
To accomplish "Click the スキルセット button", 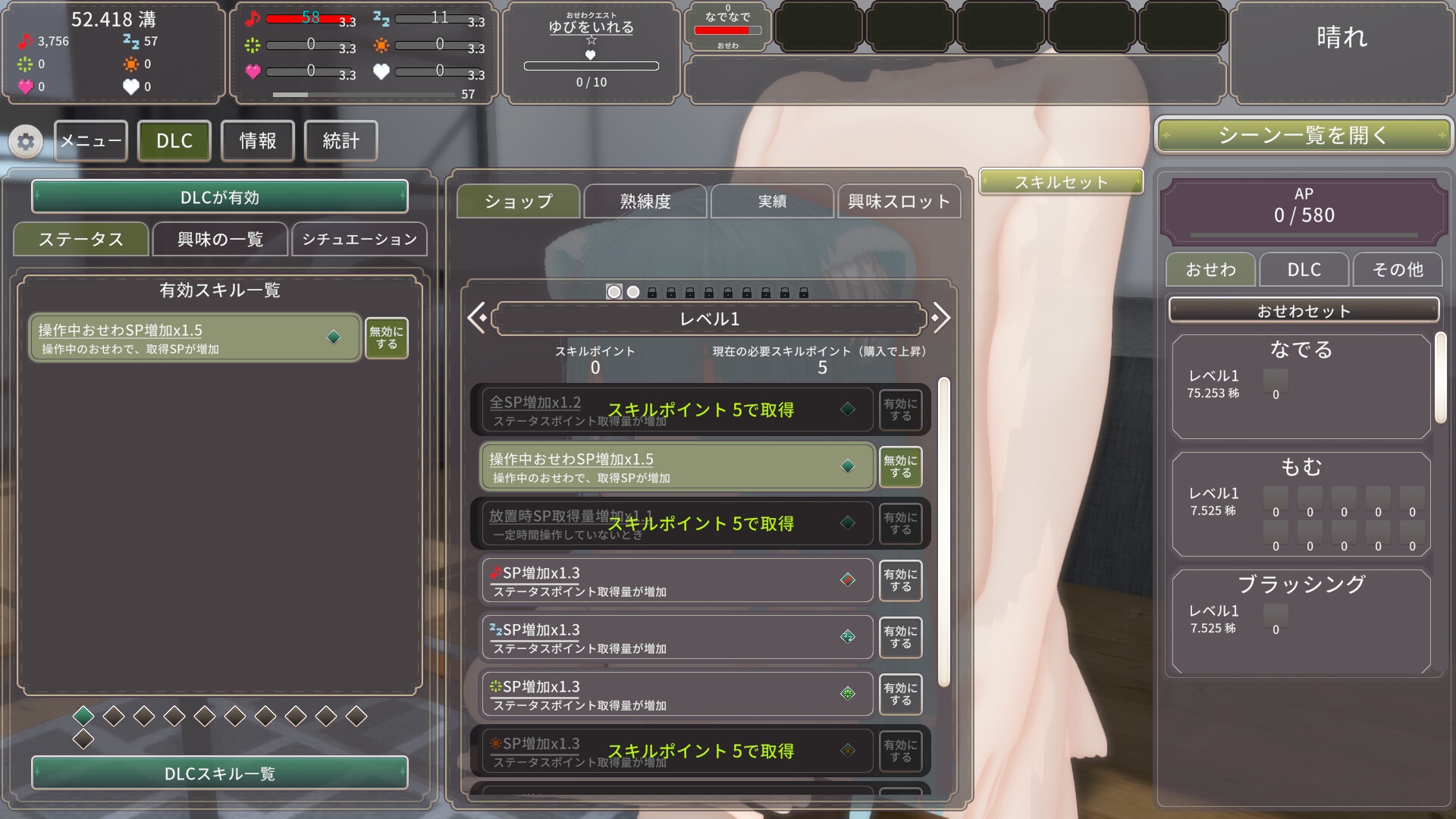I will 1061,182.
